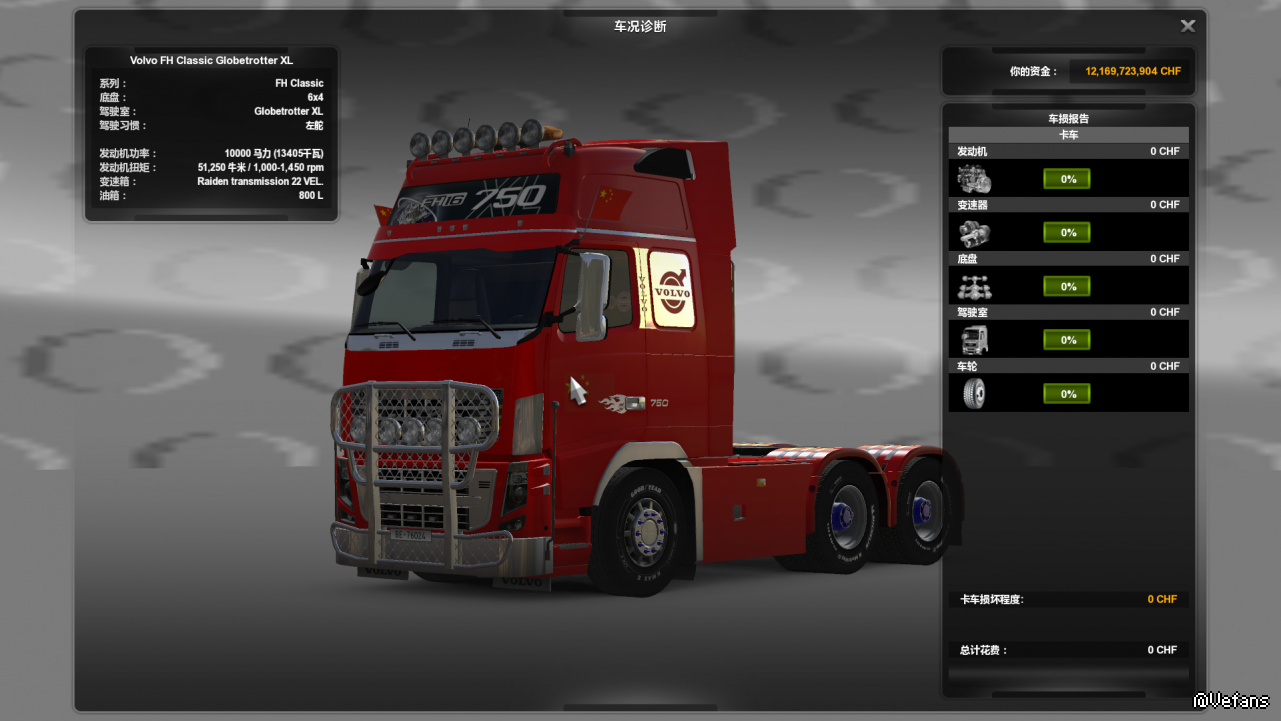Click the chassis axle icon
The width and height of the screenshot is (1281, 721).
coord(974,287)
